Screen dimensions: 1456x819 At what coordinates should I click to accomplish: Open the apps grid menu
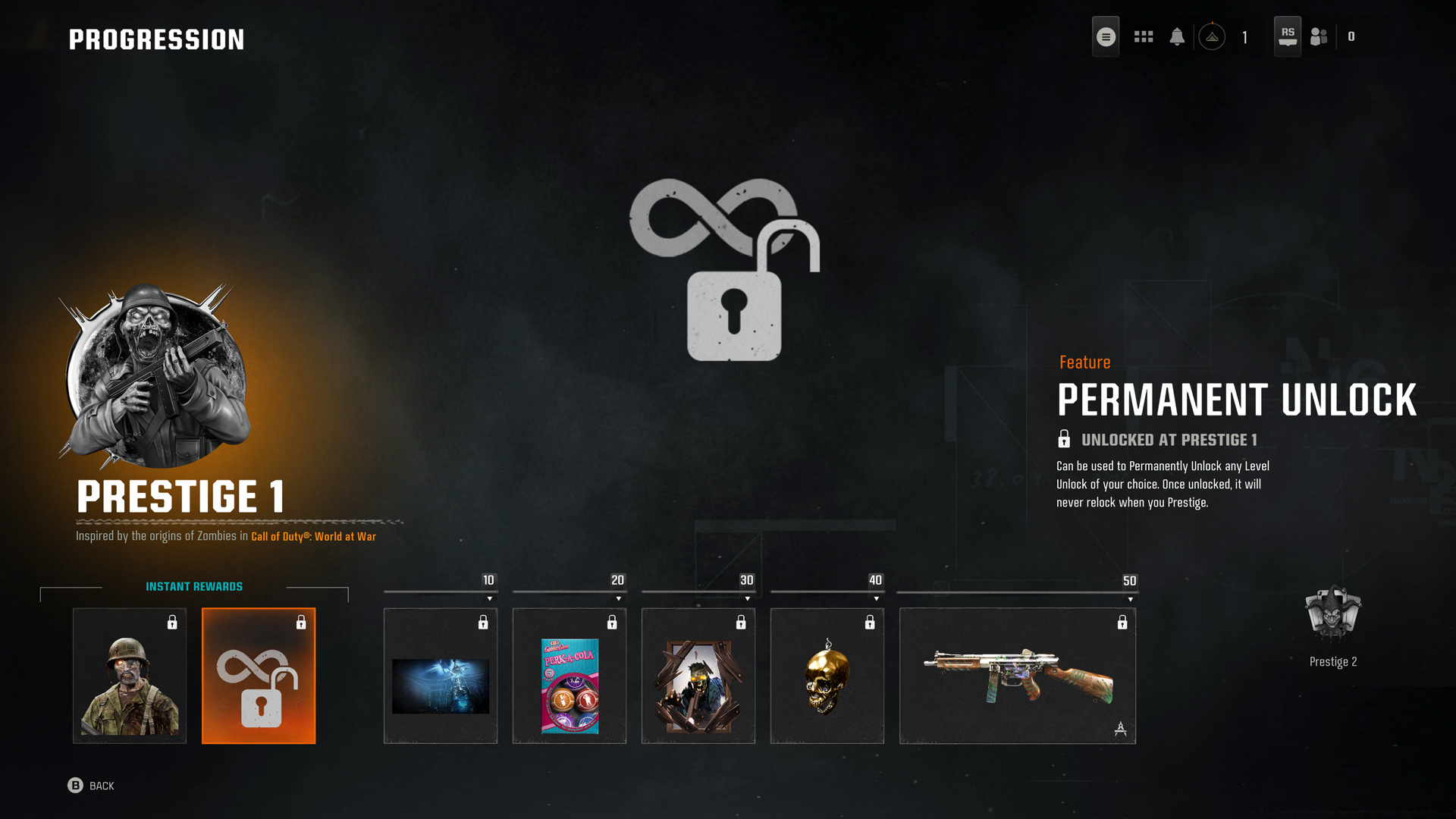pos(1143,36)
